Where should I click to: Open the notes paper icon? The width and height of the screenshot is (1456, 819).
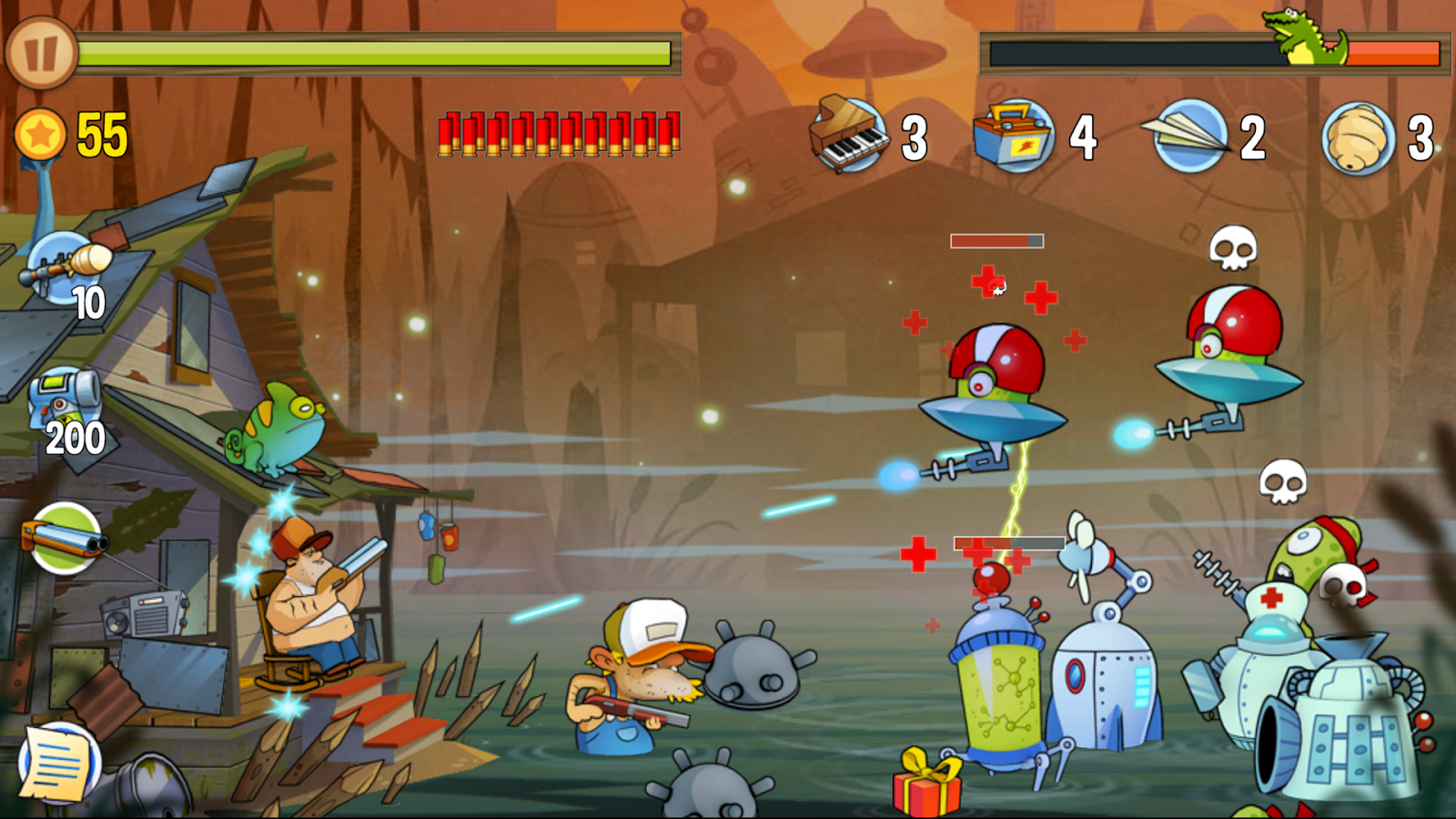pyautogui.click(x=59, y=764)
